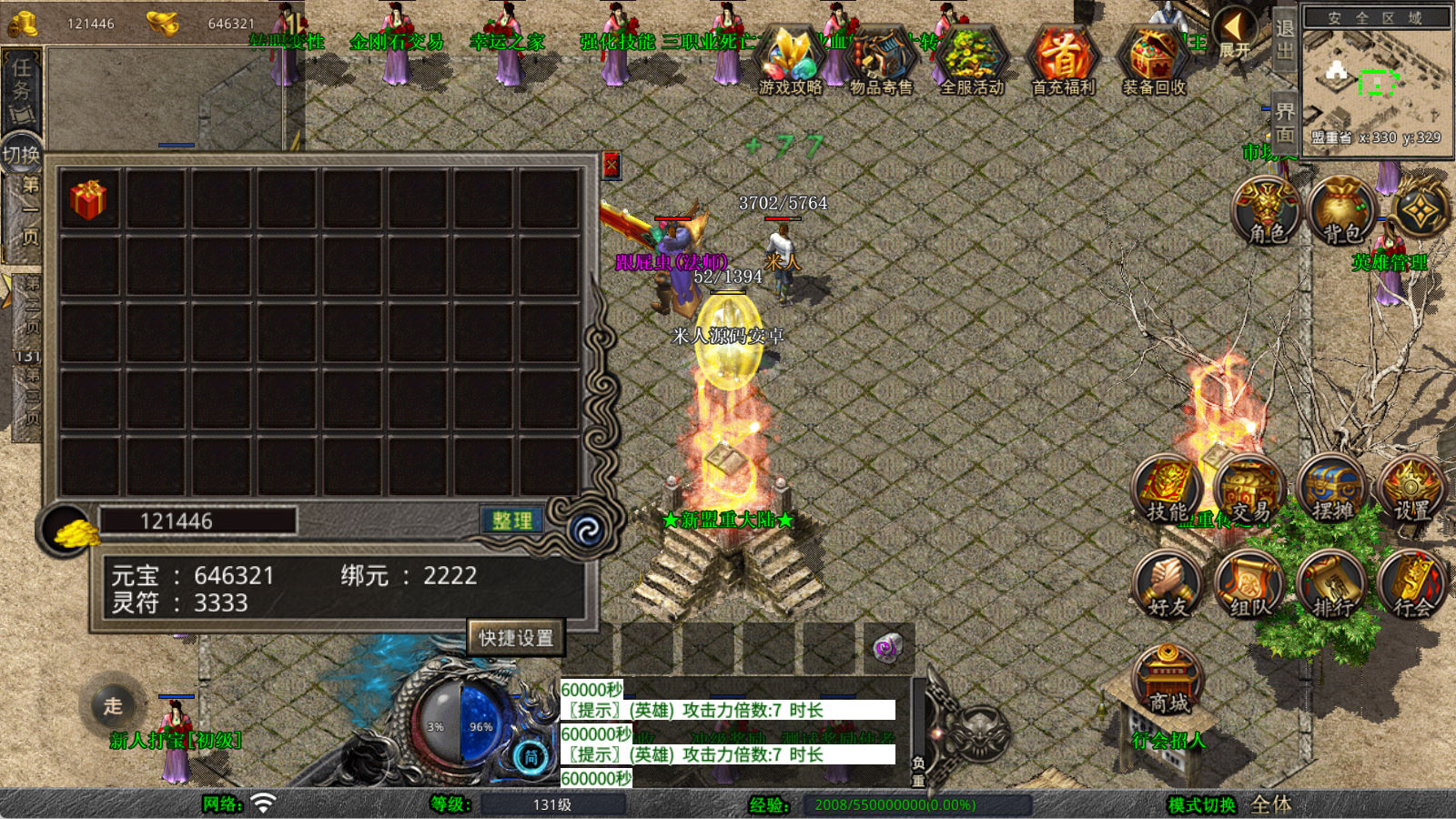Show 全服活动 server events
The height and width of the screenshot is (819, 1456).
tap(972, 61)
